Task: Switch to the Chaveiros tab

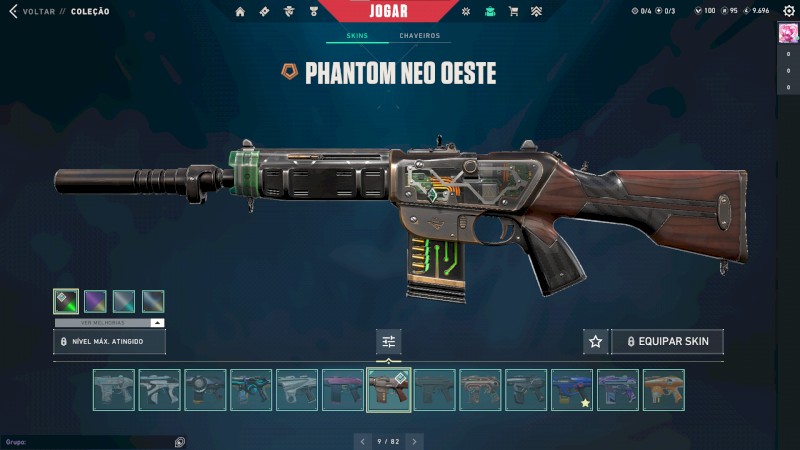Action: coord(419,36)
